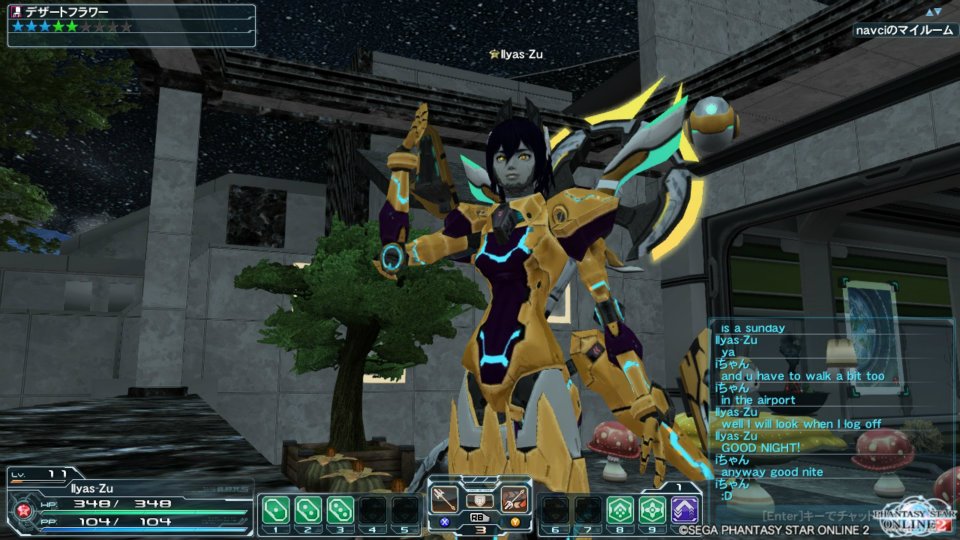
Task: Select hotbar slot 8 green diamond skill
Action: (620, 510)
